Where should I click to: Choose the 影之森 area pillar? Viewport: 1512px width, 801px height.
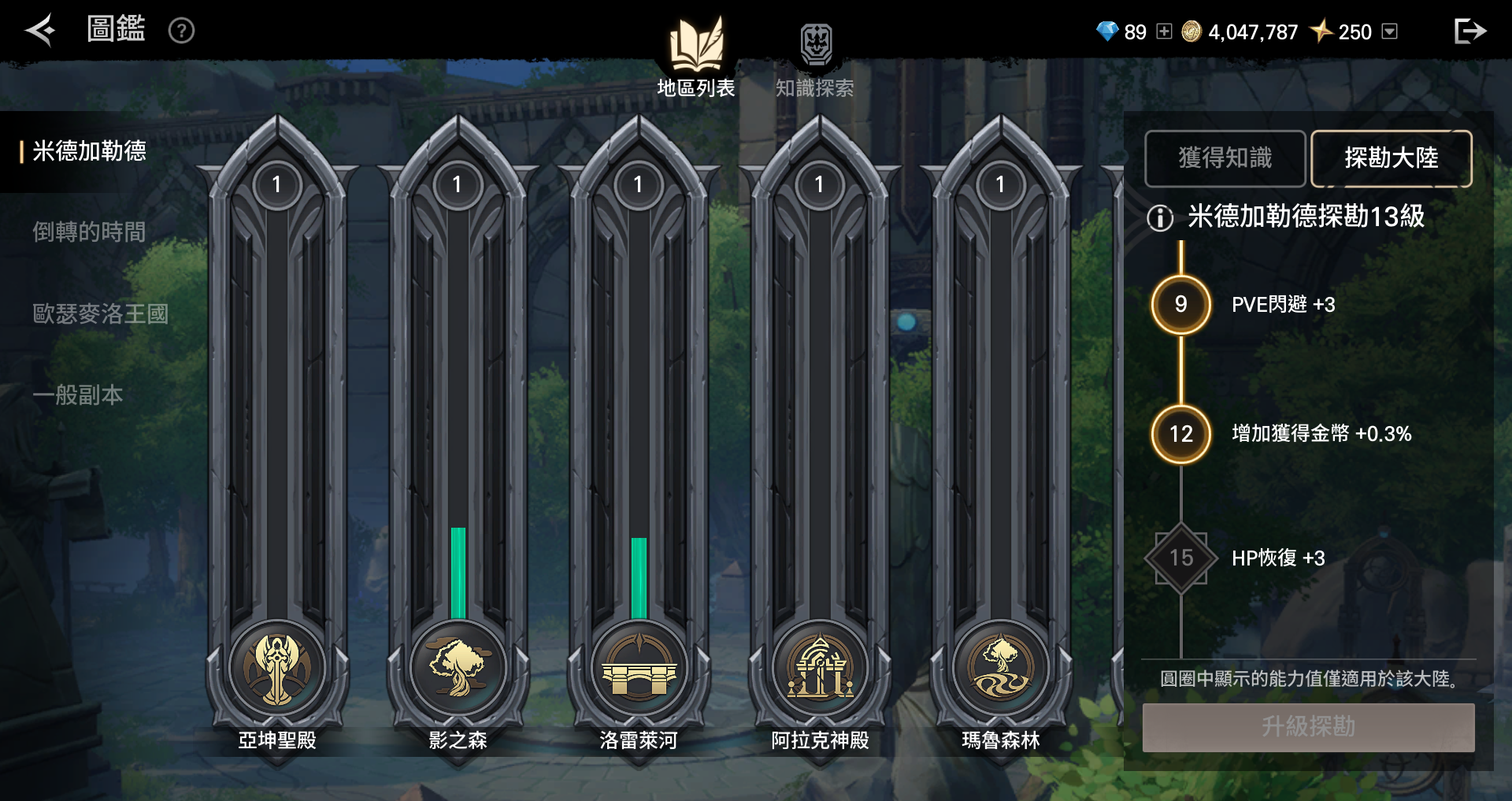coord(458,441)
